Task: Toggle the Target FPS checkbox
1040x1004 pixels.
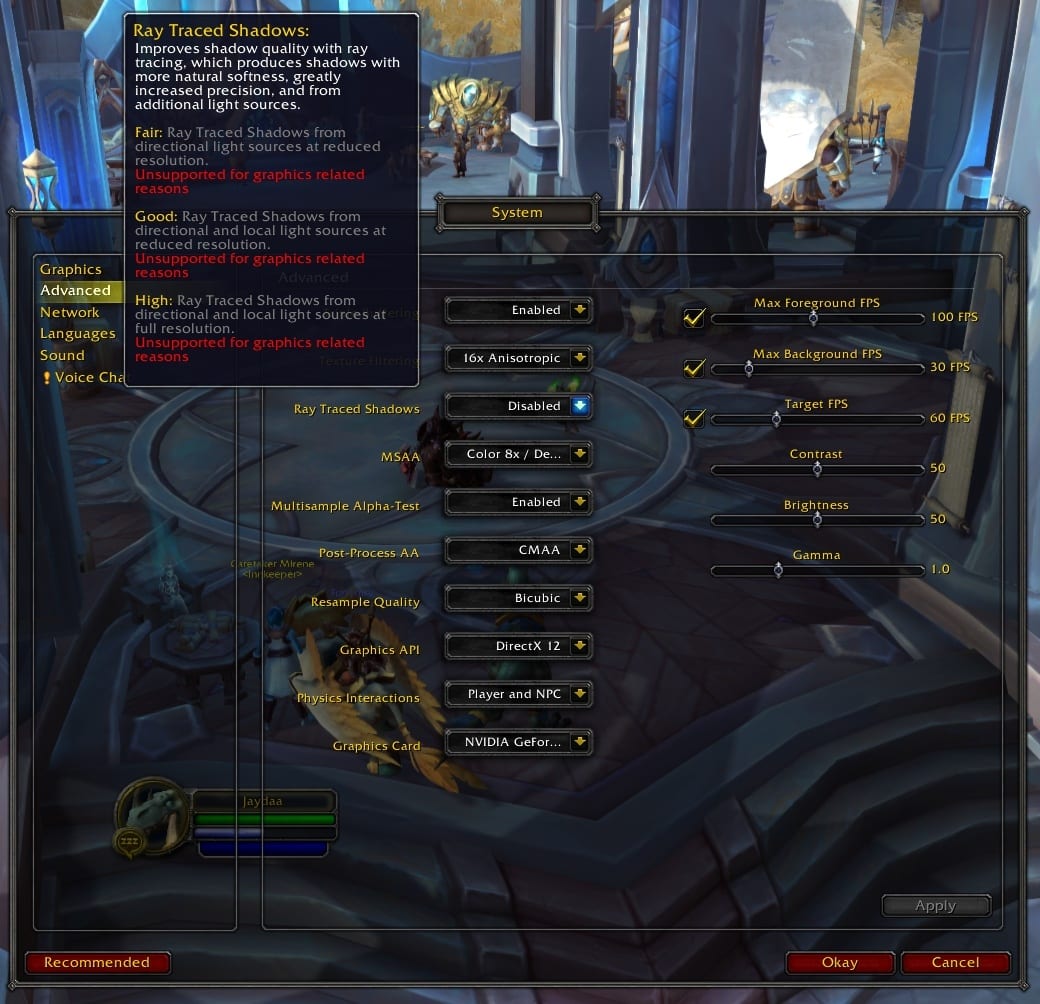Action: [693, 419]
